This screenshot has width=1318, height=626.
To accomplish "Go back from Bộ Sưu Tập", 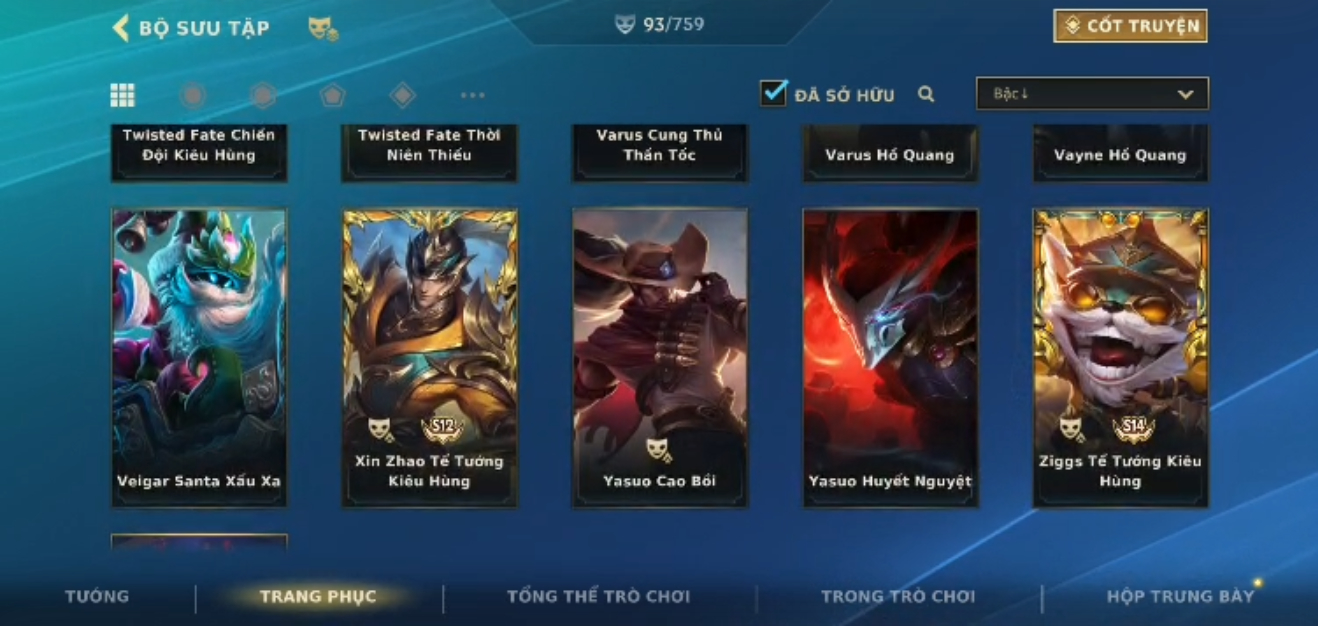I will point(121,28).
